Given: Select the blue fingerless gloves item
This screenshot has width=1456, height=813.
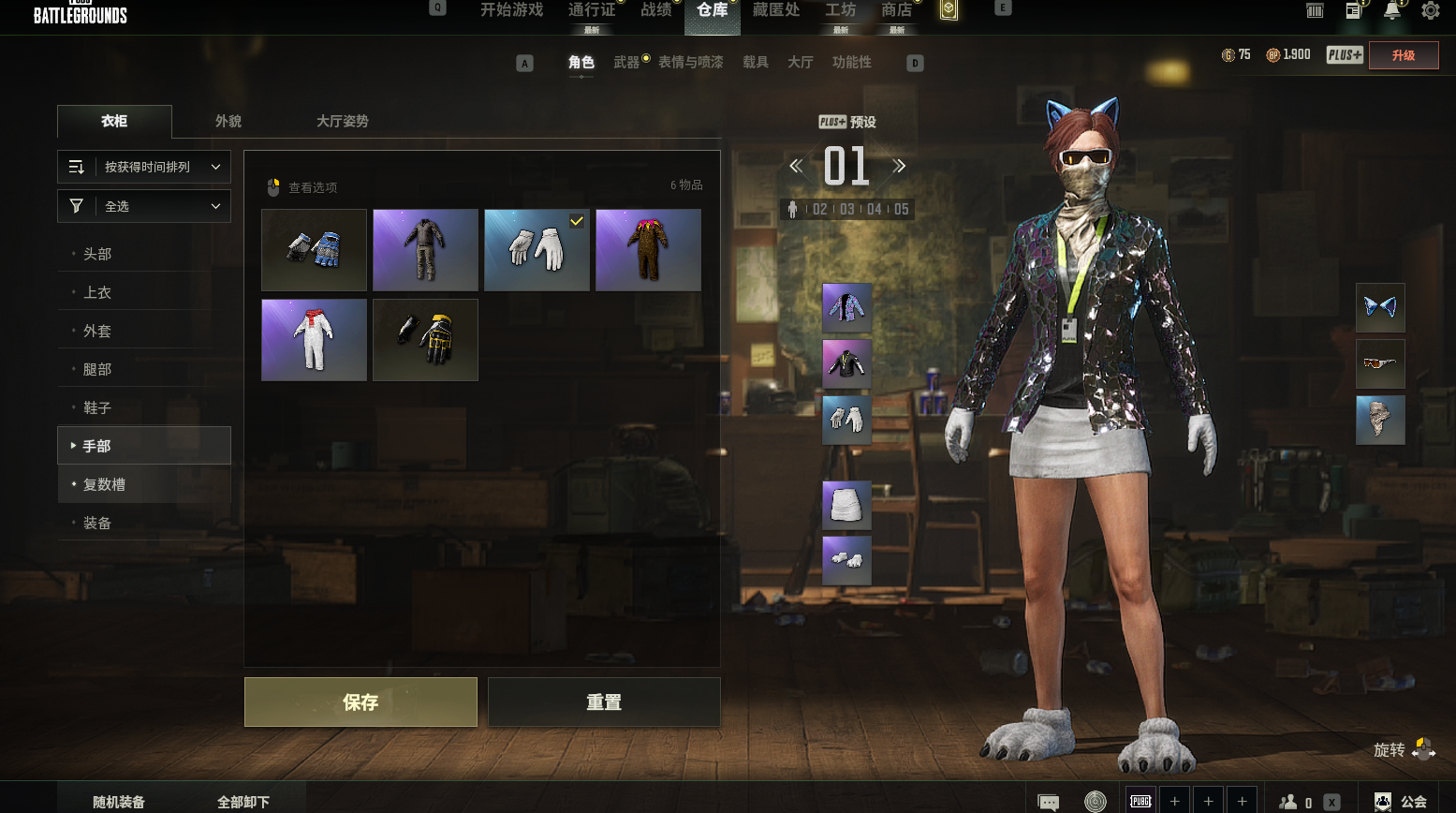Looking at the screenshot, I should (x=314, y=250).
